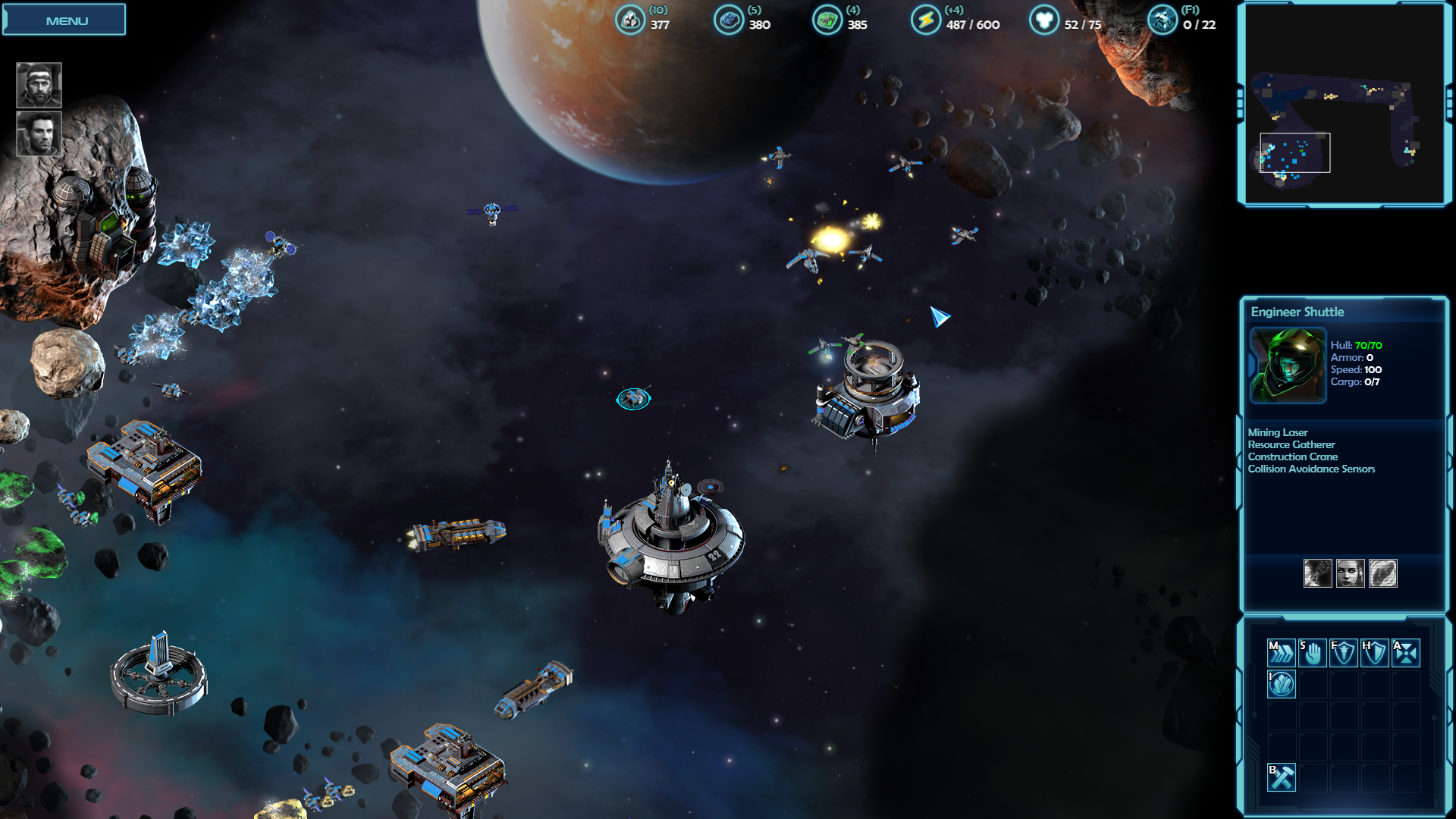Select the bearded headband hero portrait

pos(39,85)
